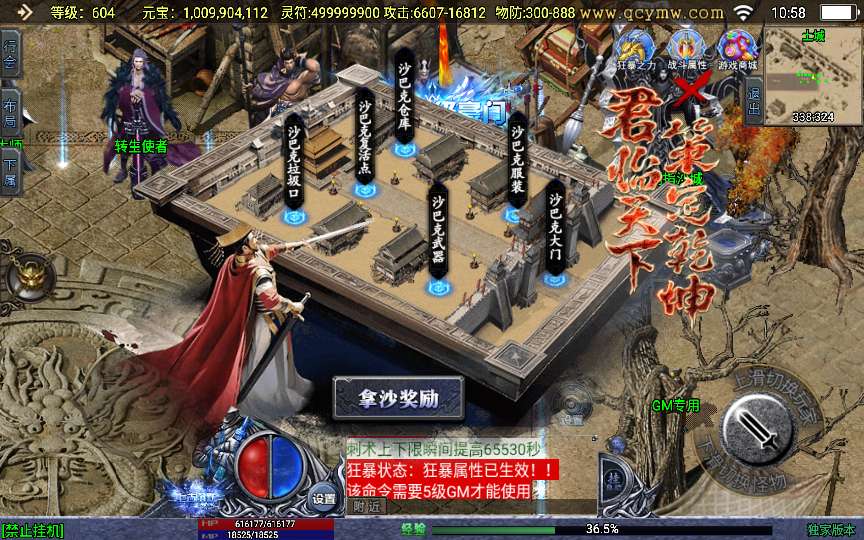Open the 土城 minimap
The height and width of the screenshot is (540, 864).
[812, 75]
